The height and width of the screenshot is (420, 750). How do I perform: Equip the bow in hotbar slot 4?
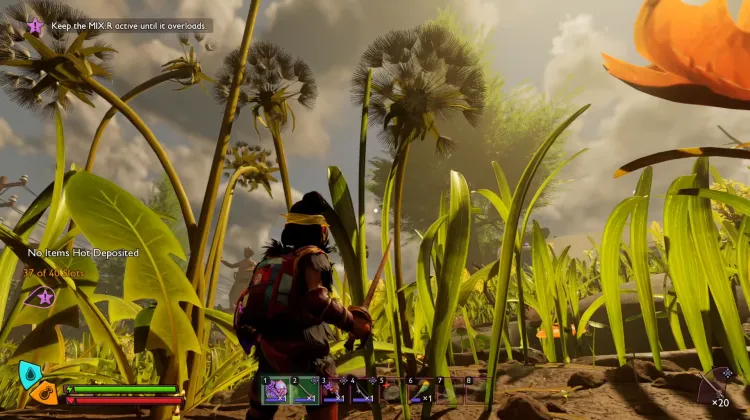click(x=363, y=391)
